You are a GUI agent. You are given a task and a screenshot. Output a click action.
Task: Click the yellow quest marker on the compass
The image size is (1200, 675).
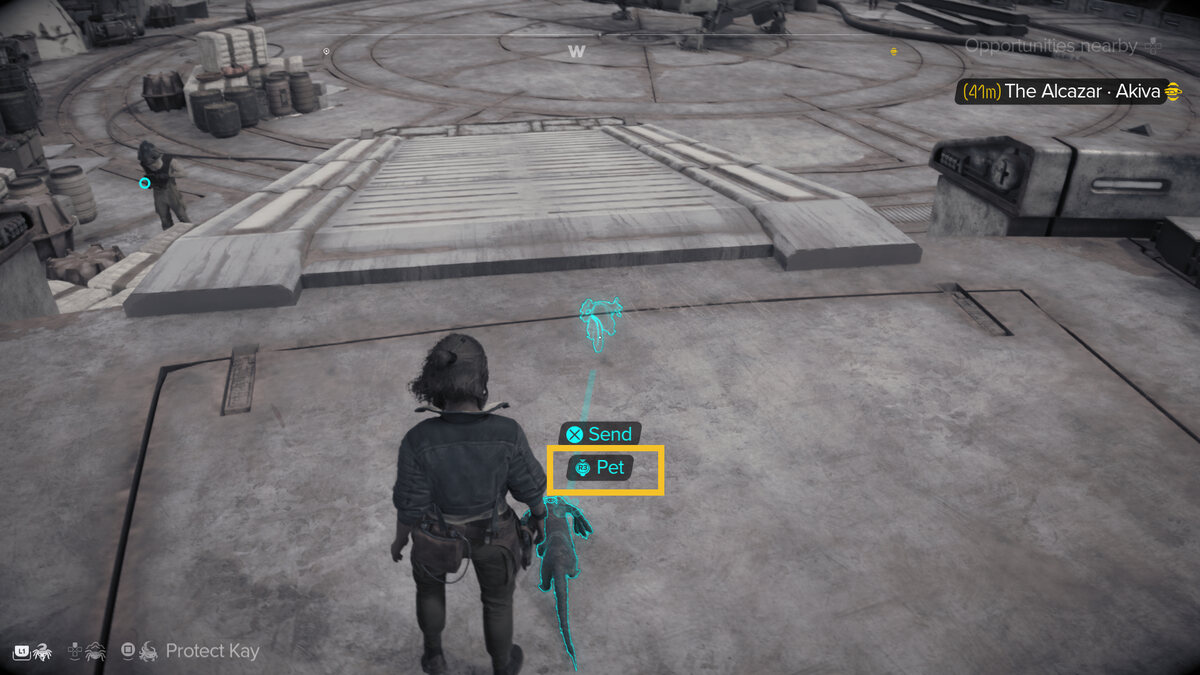[x=893, y=51]
